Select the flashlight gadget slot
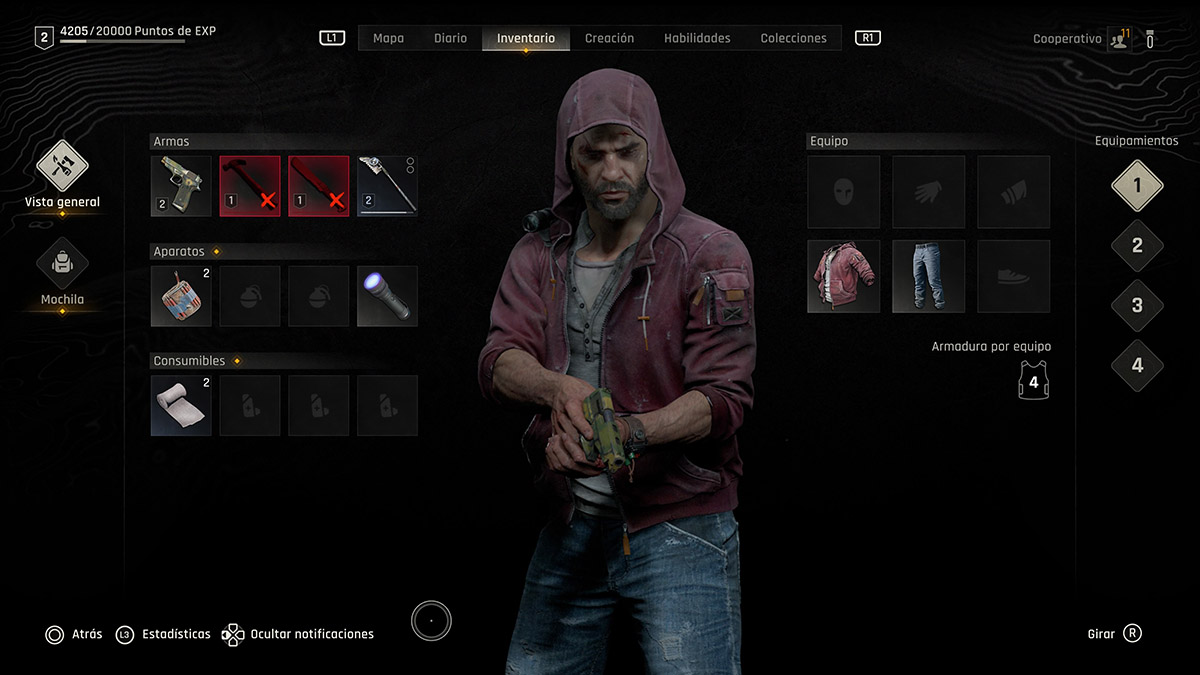This screenshot has width=1200, height=675. [387, 296]
